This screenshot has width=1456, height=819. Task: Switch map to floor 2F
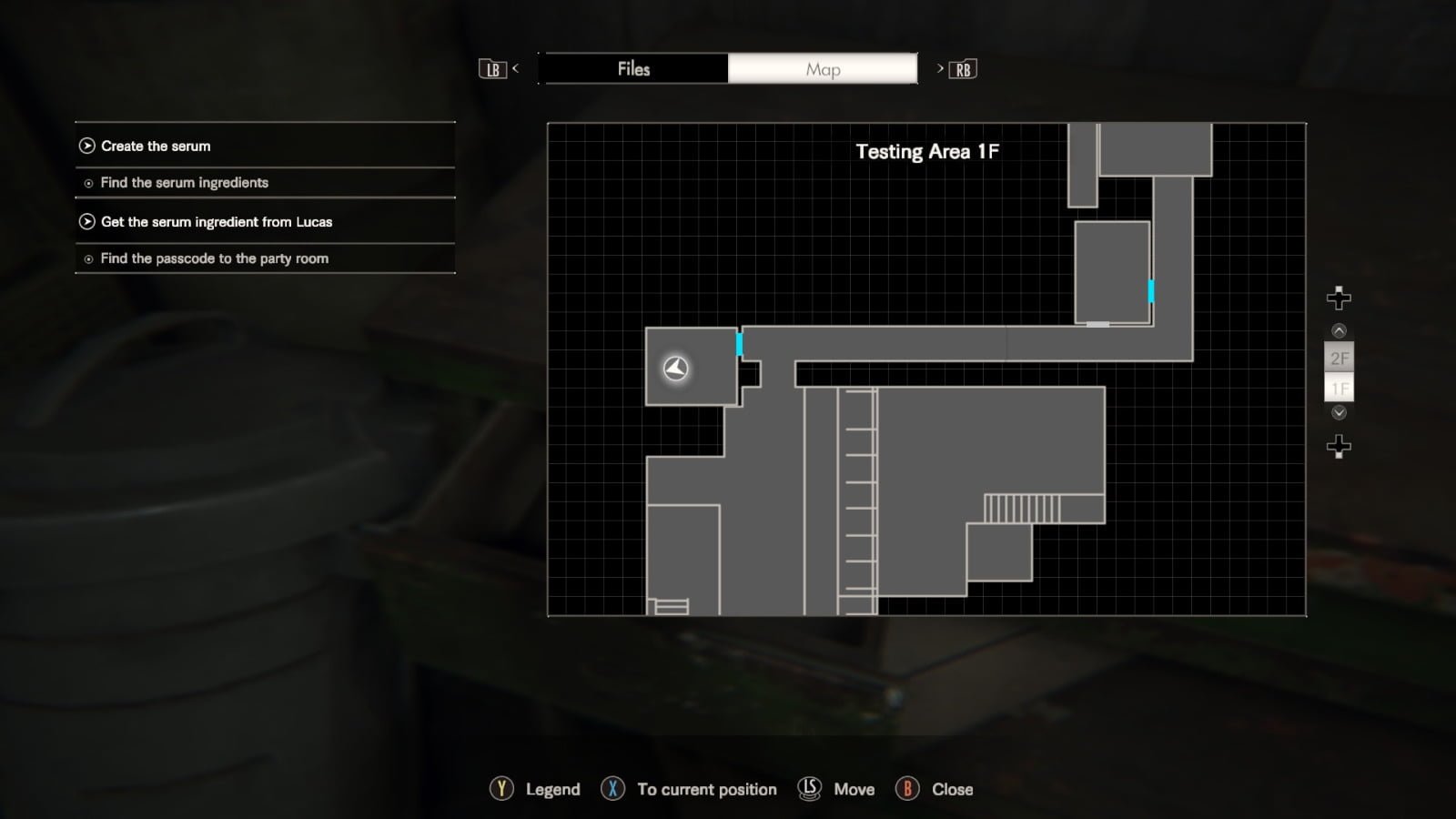coord(1339,359)
